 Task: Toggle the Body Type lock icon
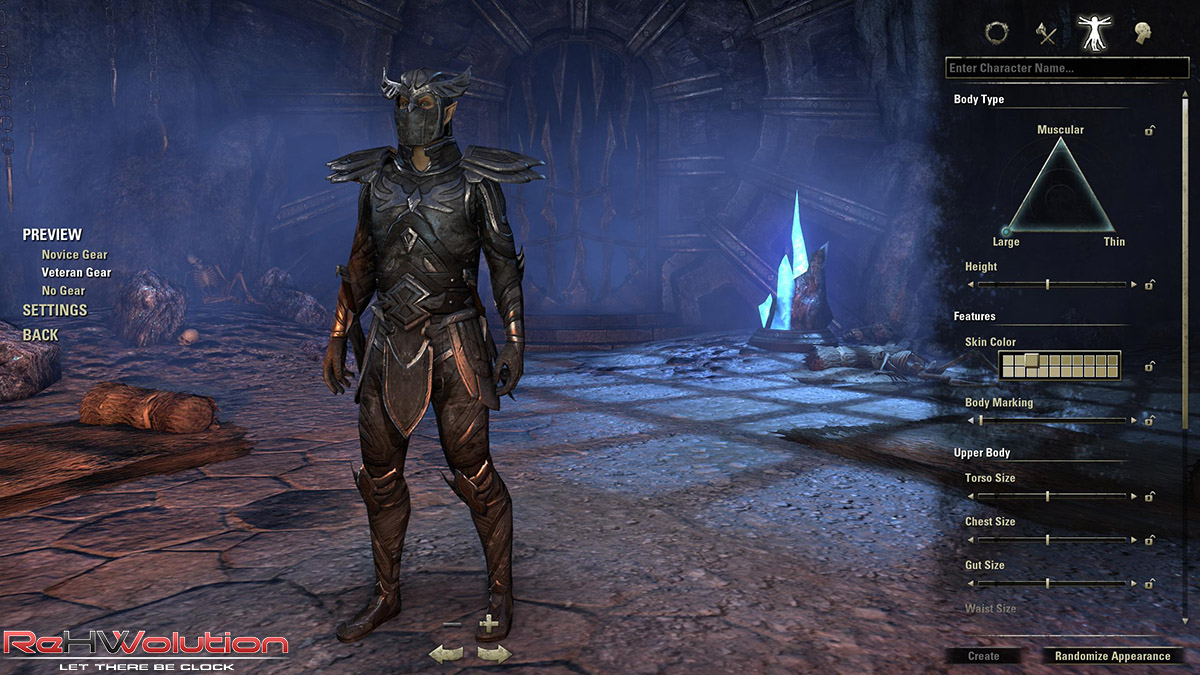click(x=1150, y=131)
